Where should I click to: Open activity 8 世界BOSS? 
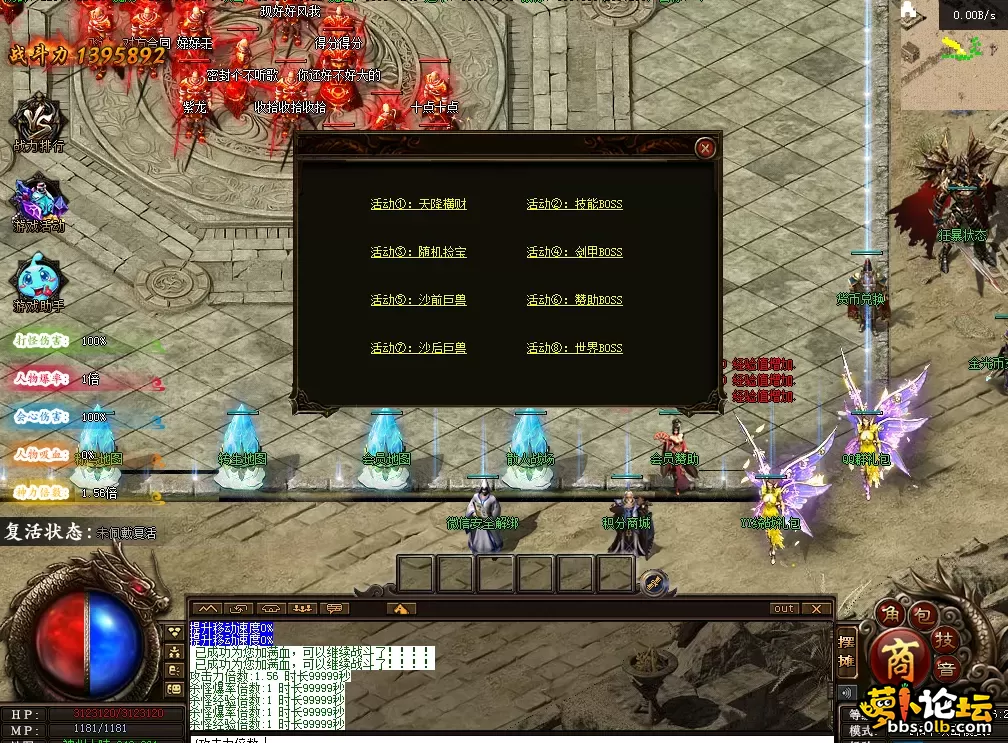point(574,348)
